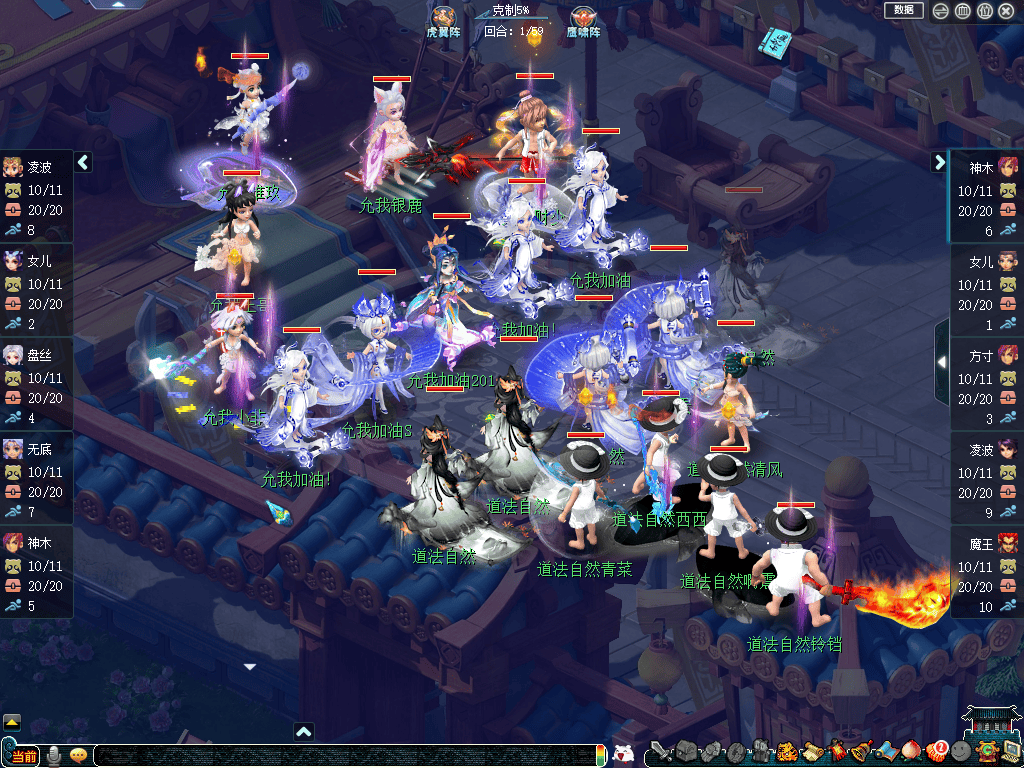1024x768 pixels.
Task: Toggle the microphone voice chat button
Action: pyautogui.click(x=54, y=755)
